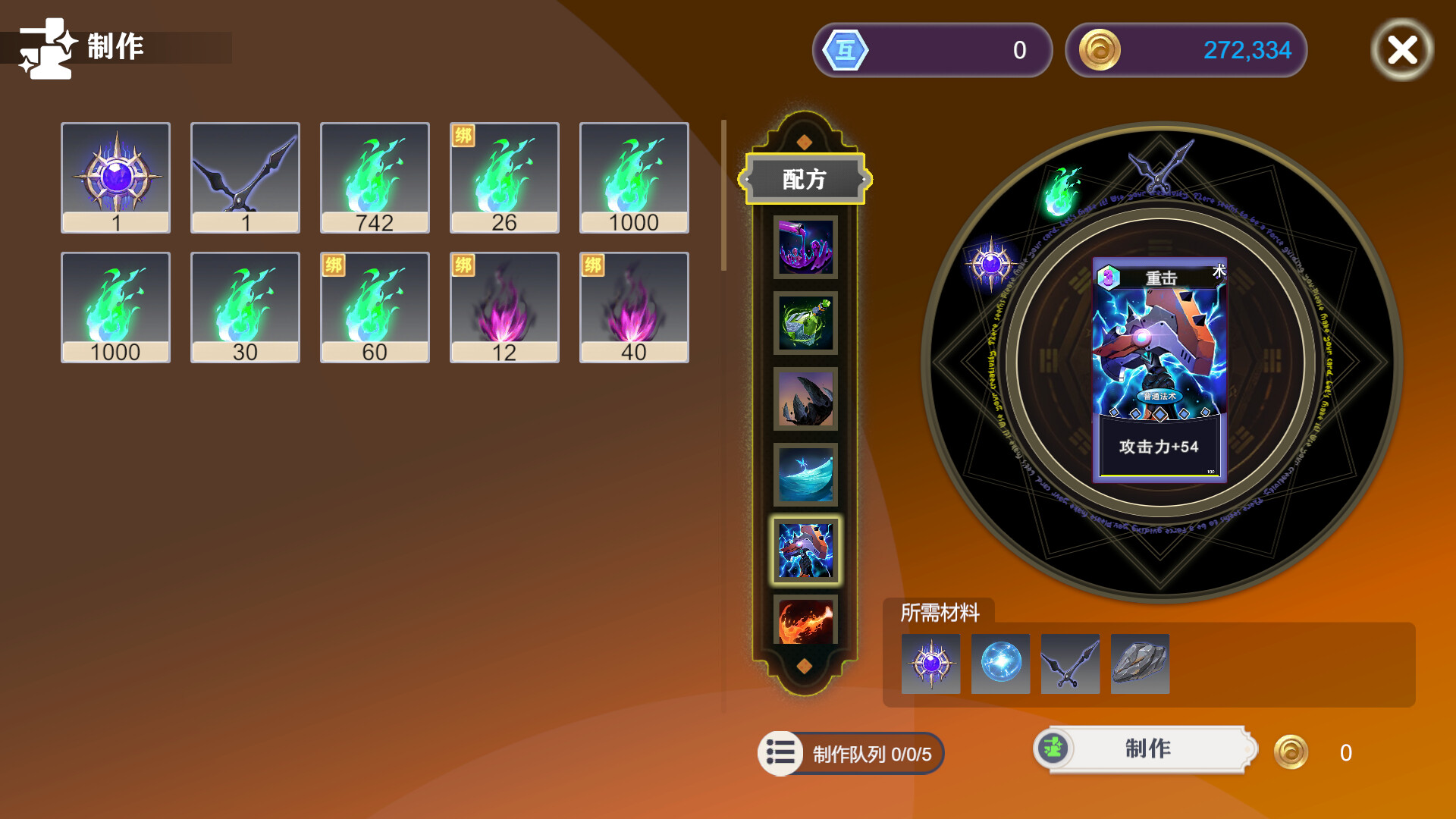Select the purple orb material in 所需材料

pyautogui.click(x=930, y=664)
